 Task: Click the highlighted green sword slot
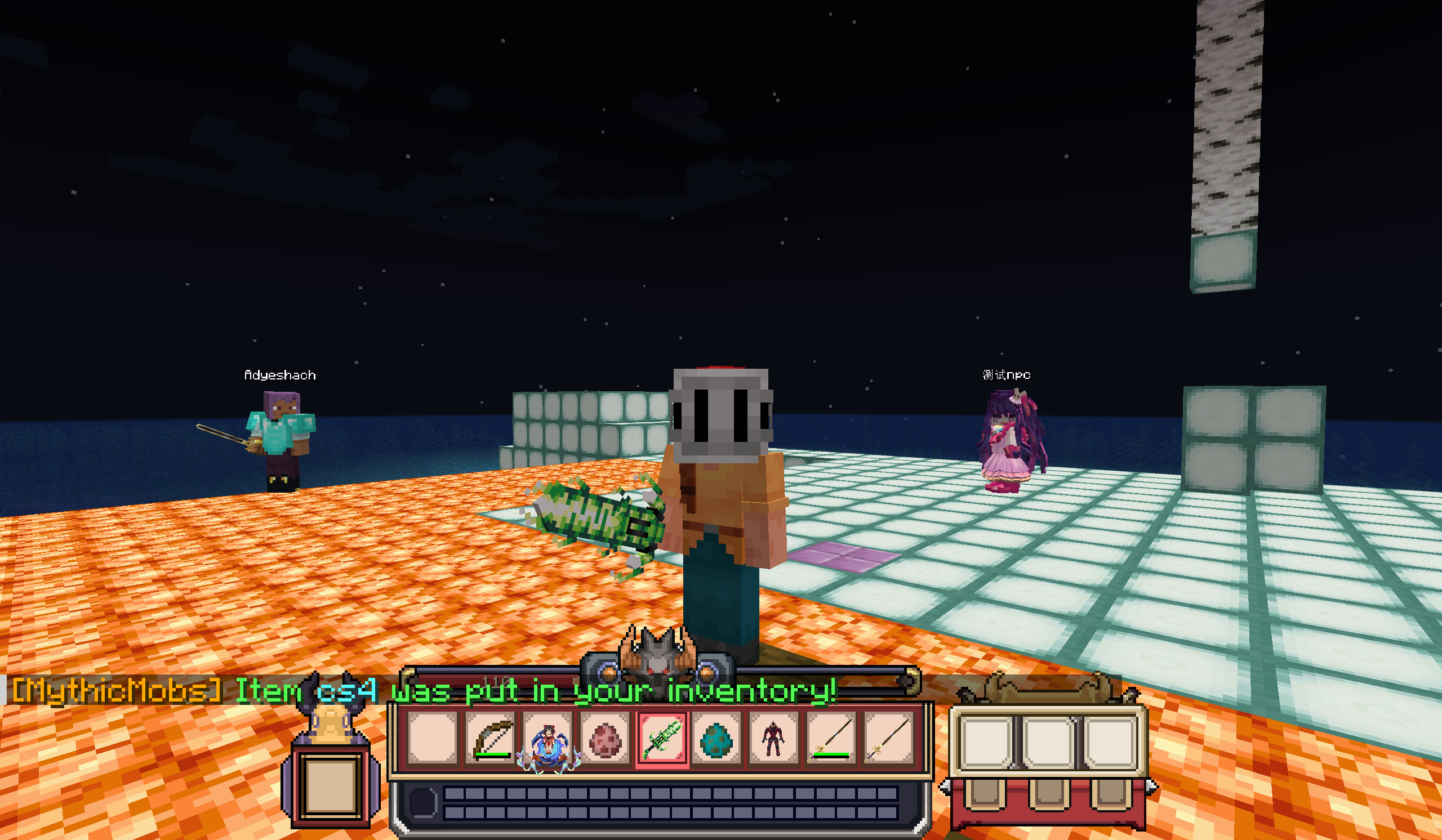point(661,738)
